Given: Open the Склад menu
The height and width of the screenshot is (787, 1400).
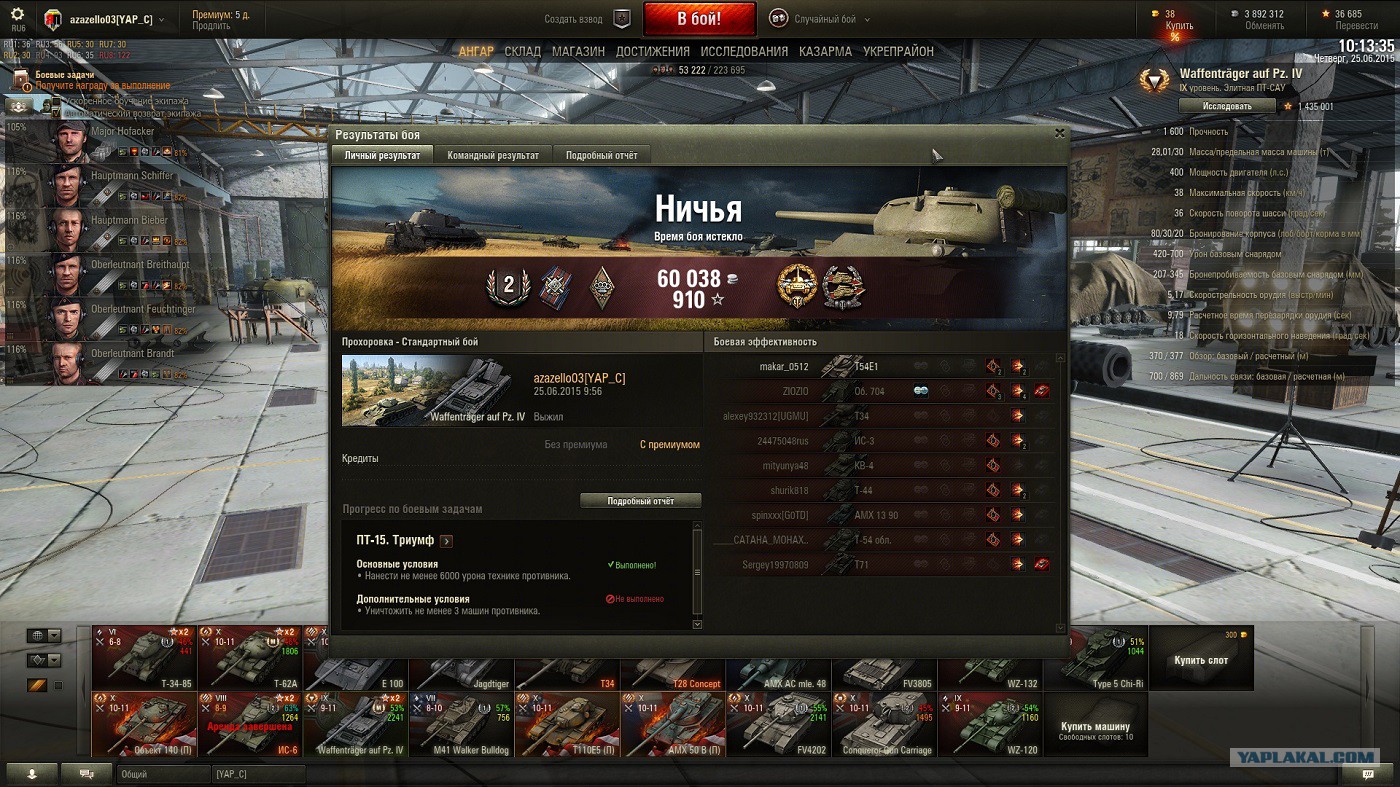Looking at the screenshot, I should point(522,51).
